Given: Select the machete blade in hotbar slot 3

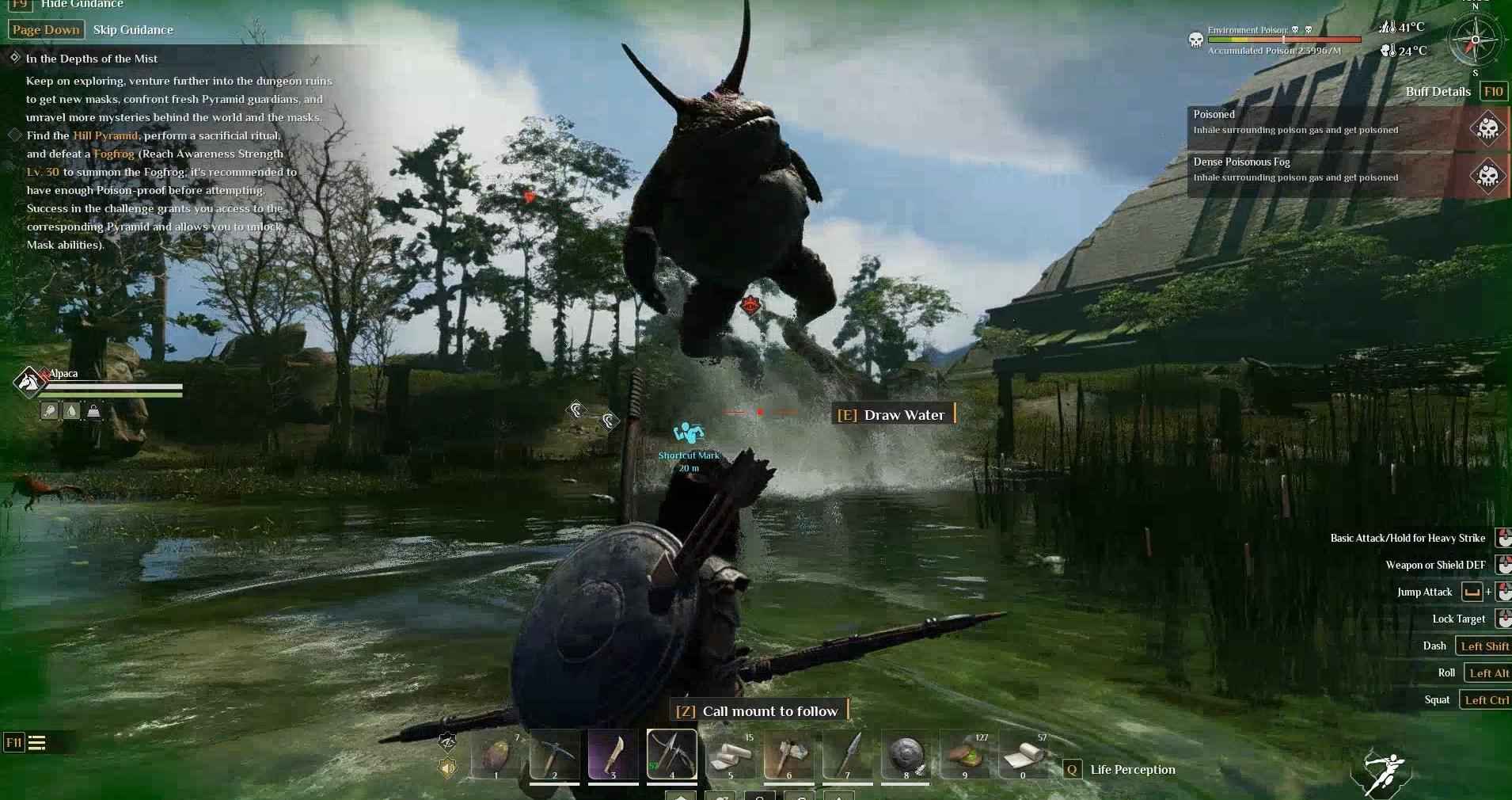Looking at the screenshot, I should [613, 756].
